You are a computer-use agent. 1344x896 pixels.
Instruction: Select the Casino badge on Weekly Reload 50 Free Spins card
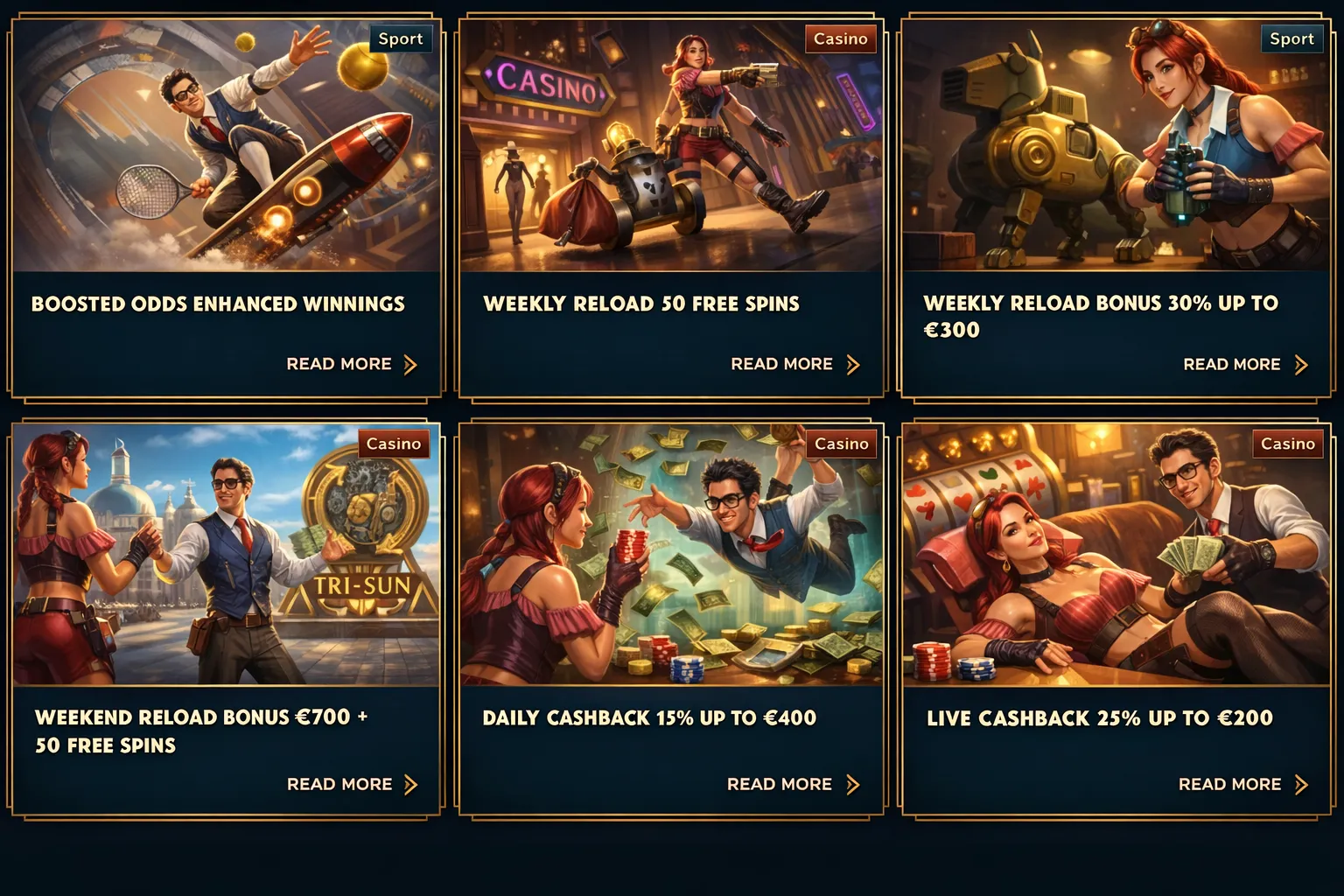pos(840,38)
